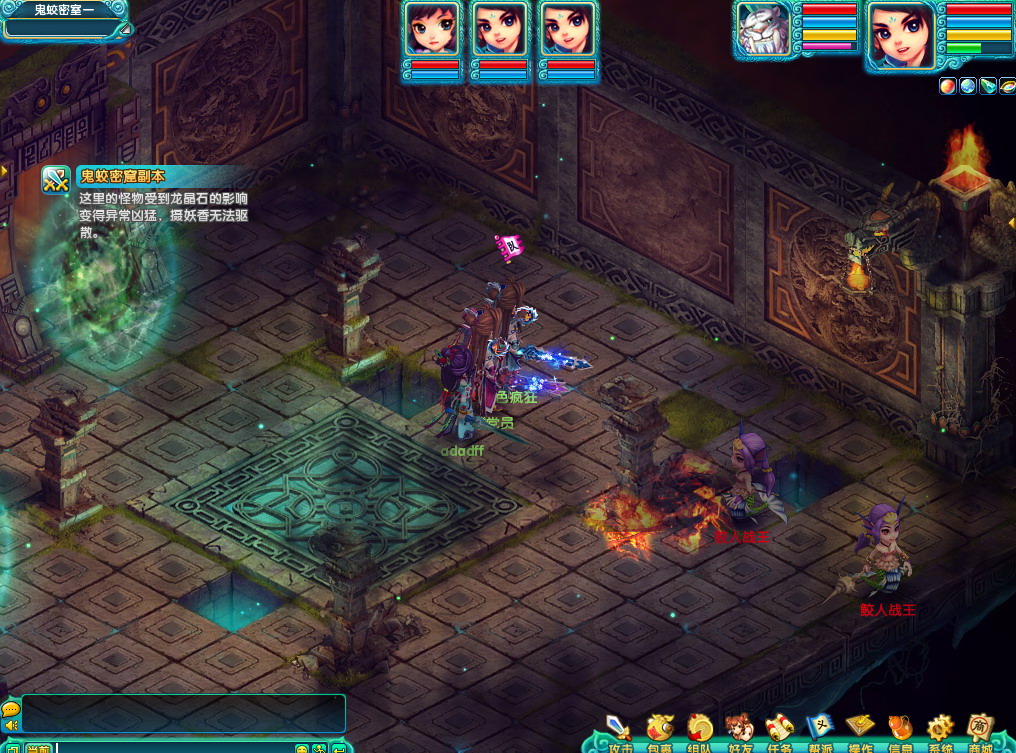Select the white tiger pet portrait

pos(763,32)
